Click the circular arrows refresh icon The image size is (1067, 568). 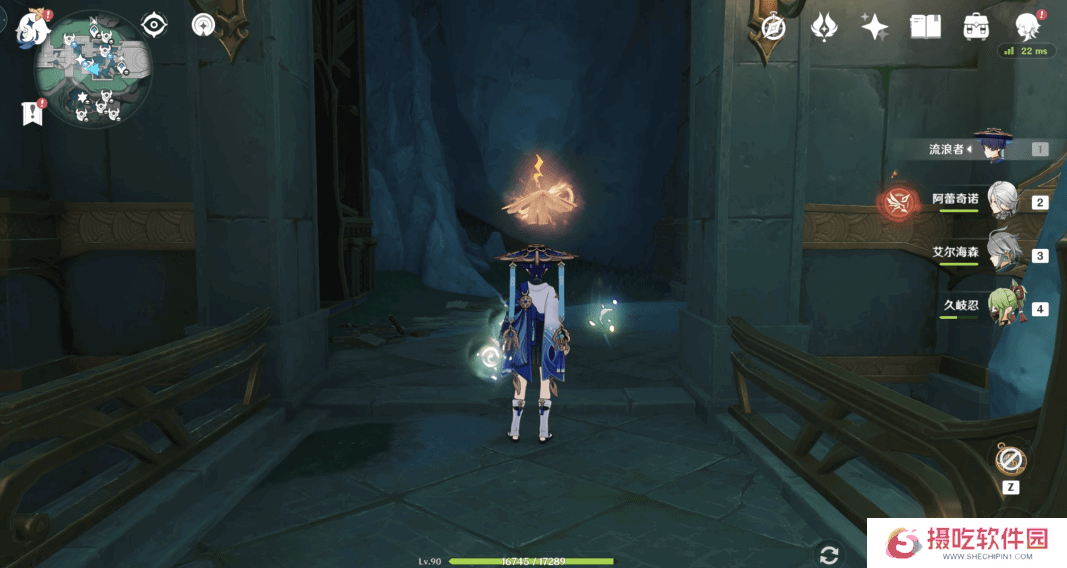(x=828, y=554)
